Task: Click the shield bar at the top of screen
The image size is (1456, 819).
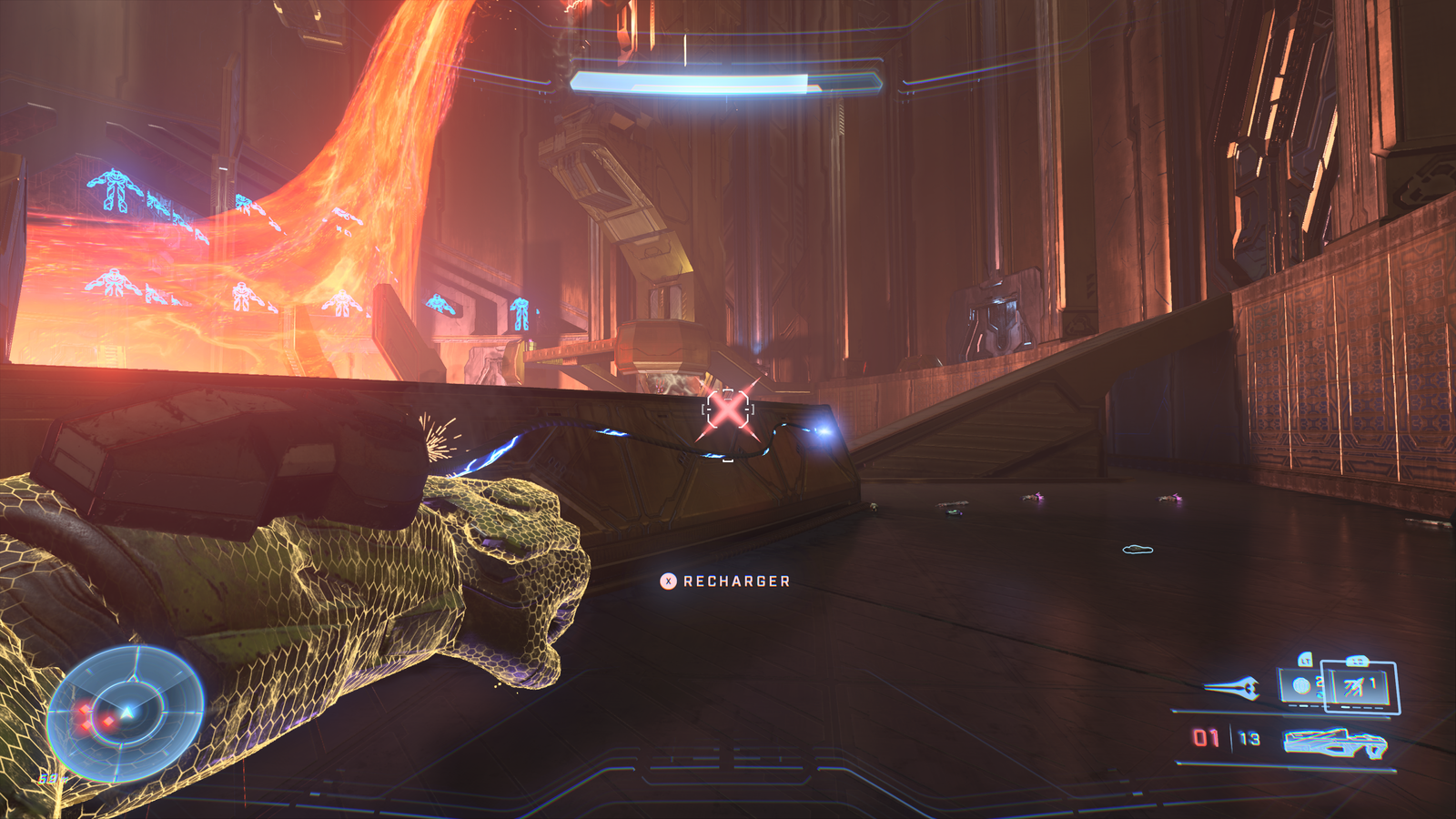Action: click(x=728, y=84)
